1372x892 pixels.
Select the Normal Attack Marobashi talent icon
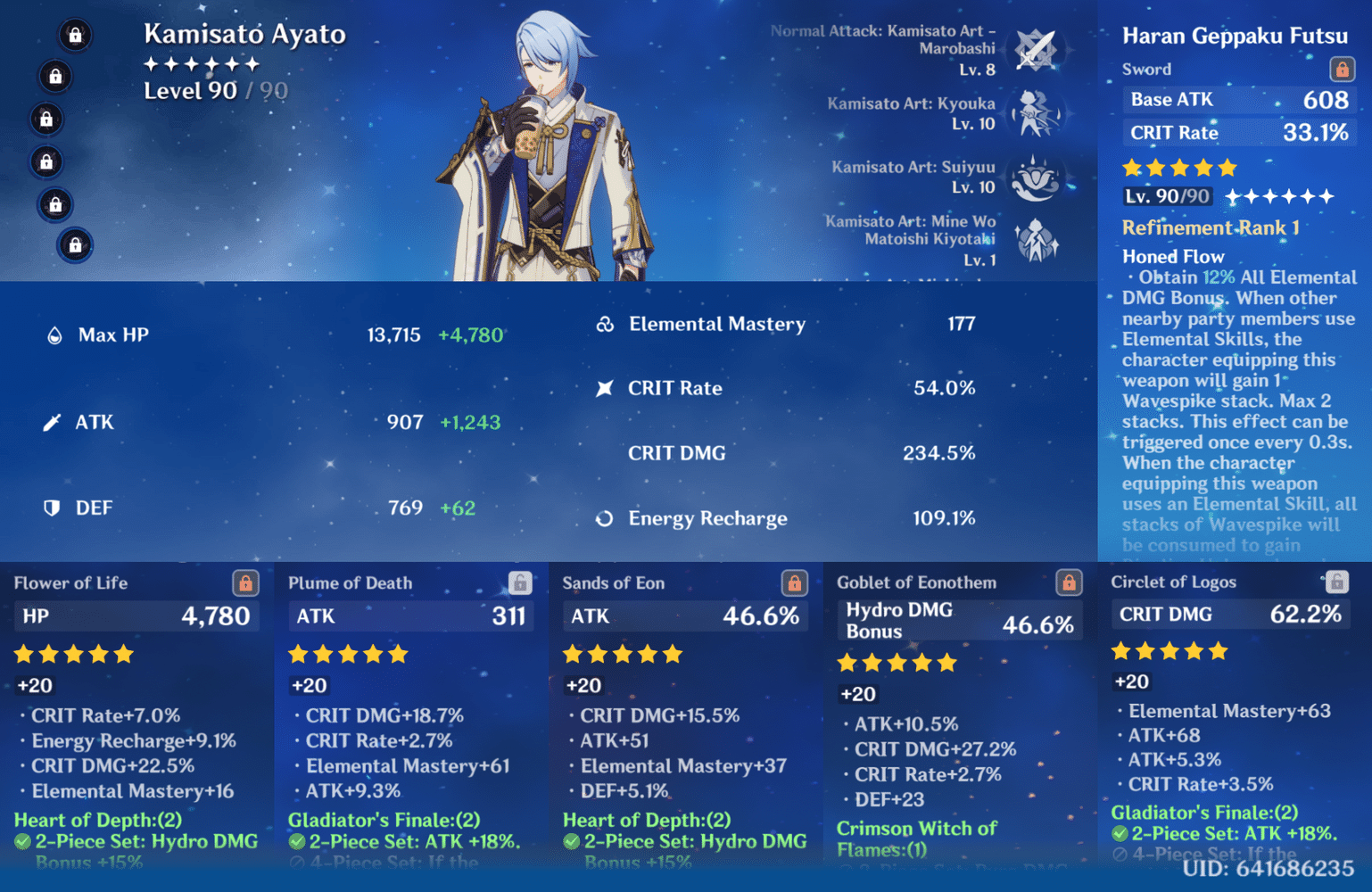pyautogui.click(x=1036, y=49)
